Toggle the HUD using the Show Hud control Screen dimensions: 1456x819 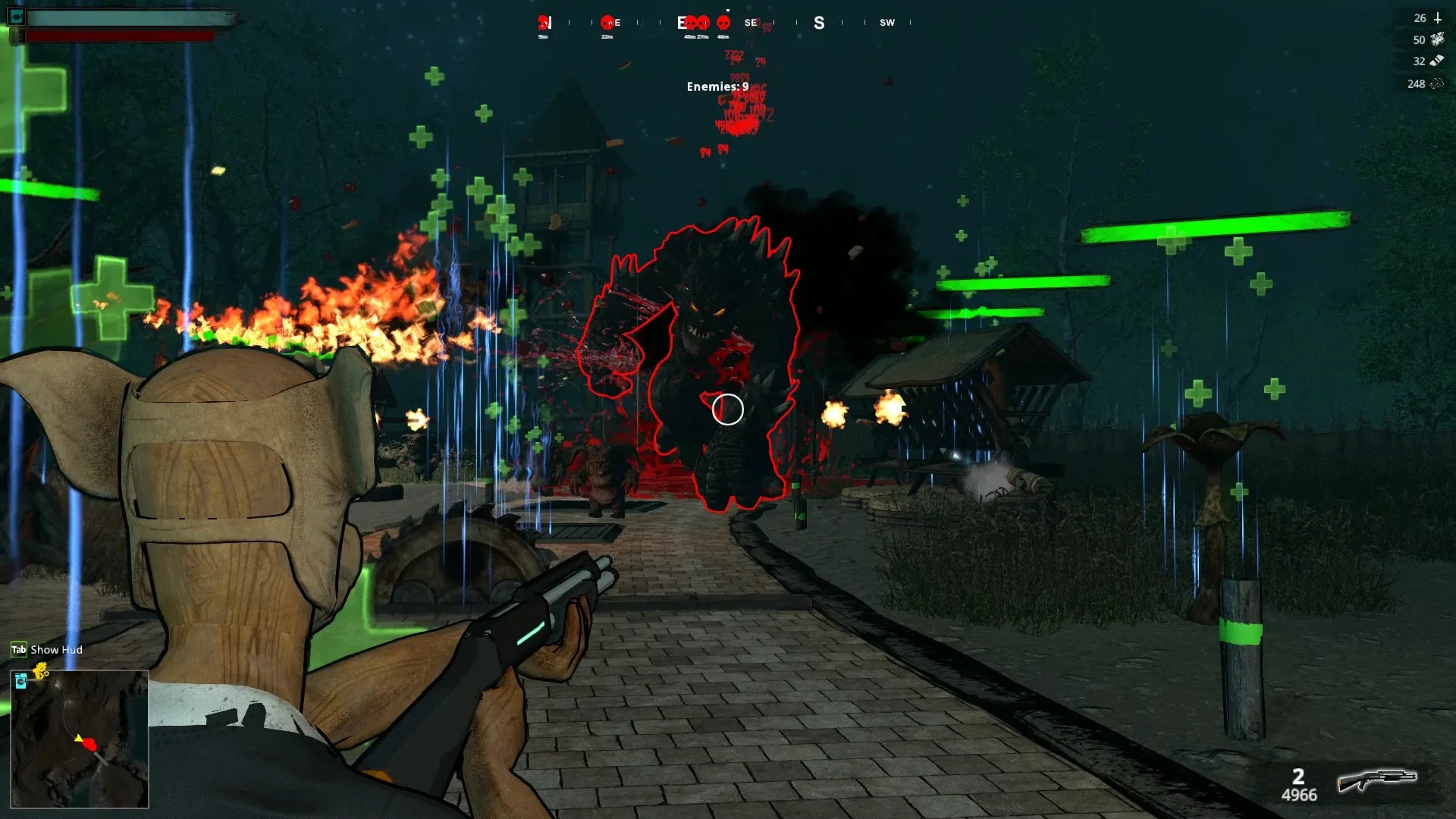click(55, 650)
